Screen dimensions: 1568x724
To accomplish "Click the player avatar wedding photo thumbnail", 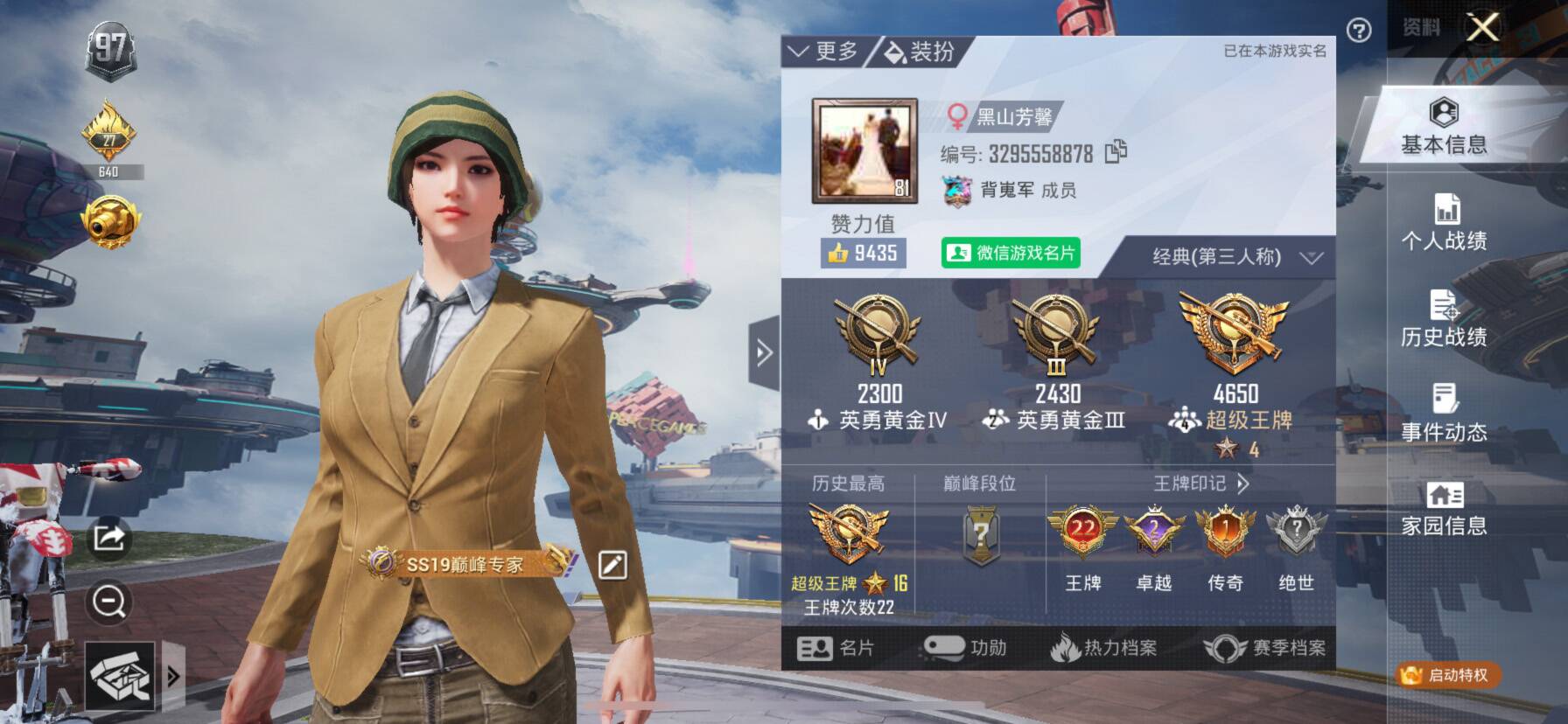I will tap(864, 149).
